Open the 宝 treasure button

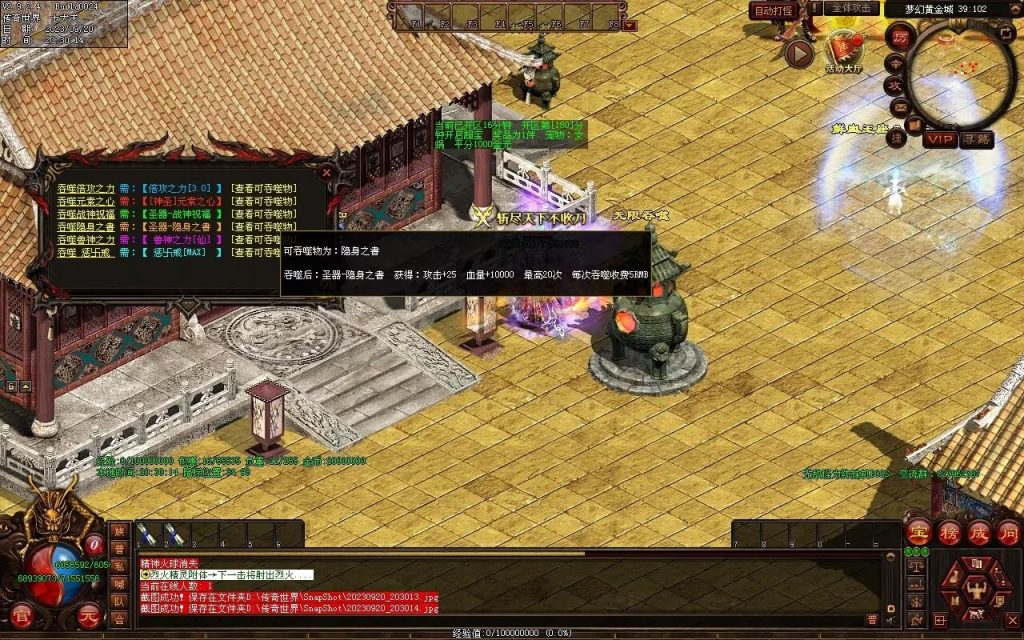tap(917, 531)
